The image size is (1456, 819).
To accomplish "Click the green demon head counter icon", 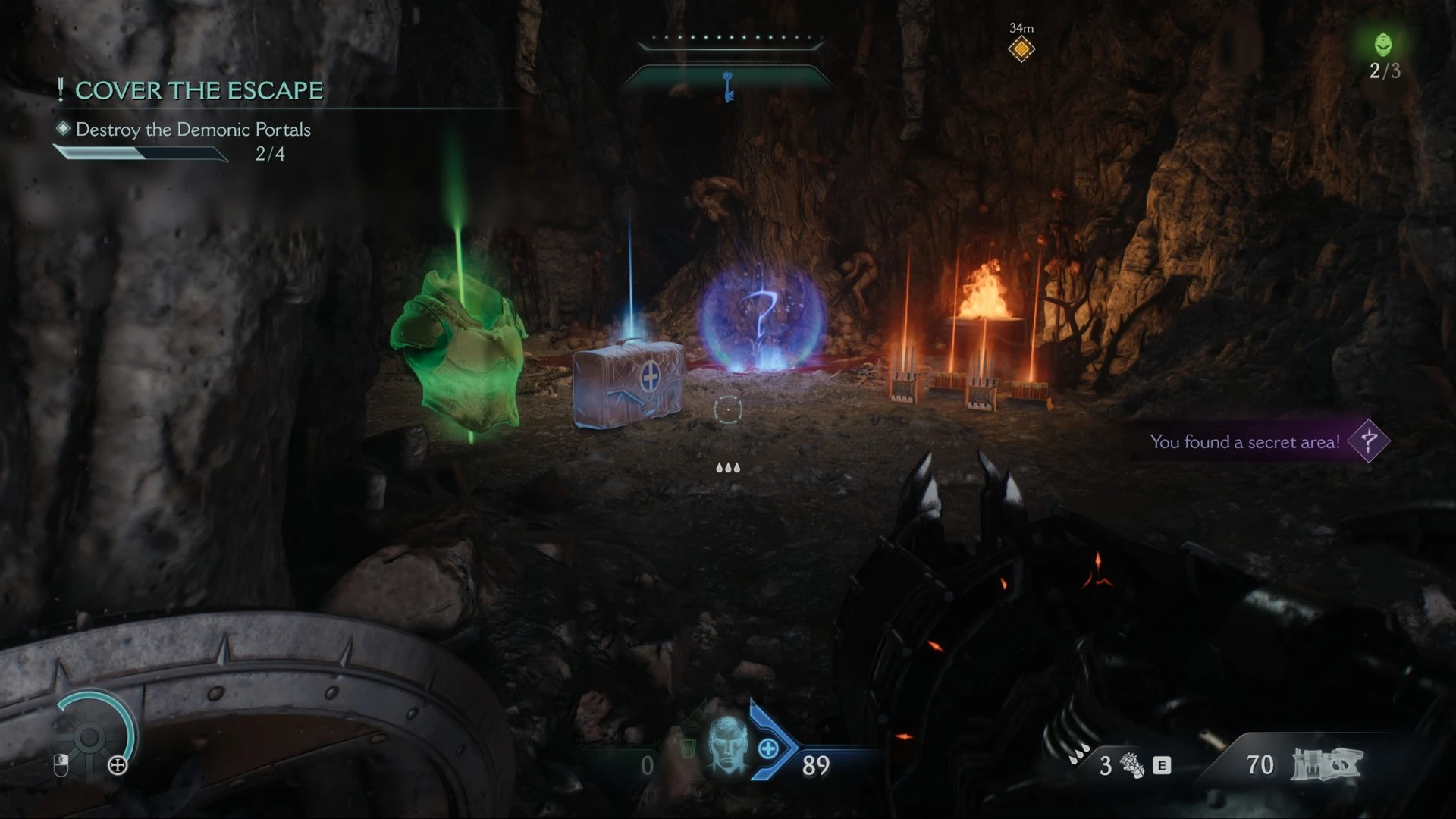I will (x=1384, y=44).
